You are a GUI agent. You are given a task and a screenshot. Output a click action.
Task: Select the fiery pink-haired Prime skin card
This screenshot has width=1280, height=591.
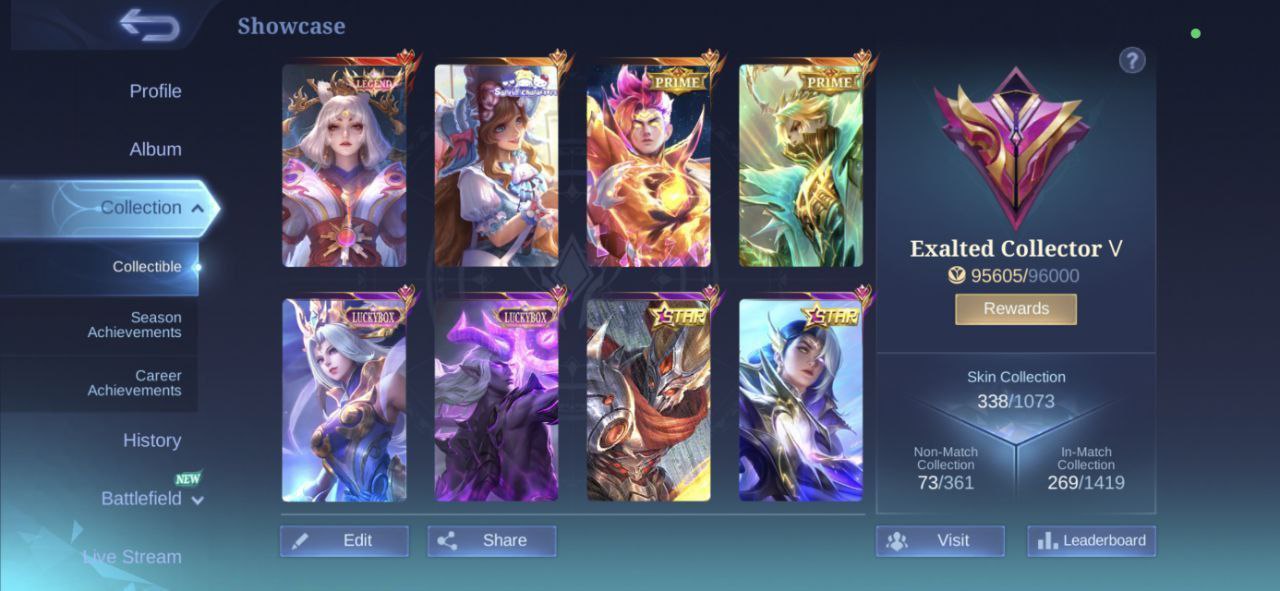pos(648,166)
